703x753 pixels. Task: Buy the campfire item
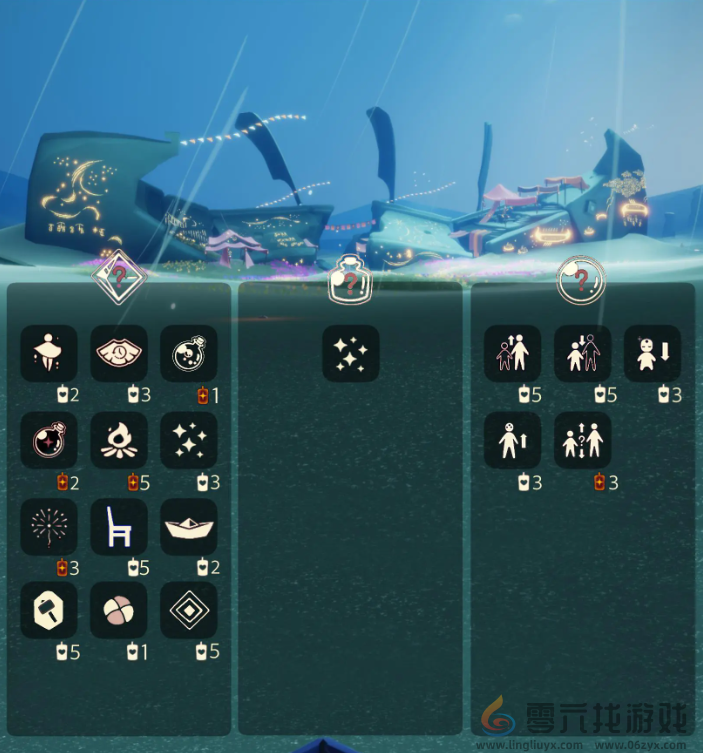119,440
